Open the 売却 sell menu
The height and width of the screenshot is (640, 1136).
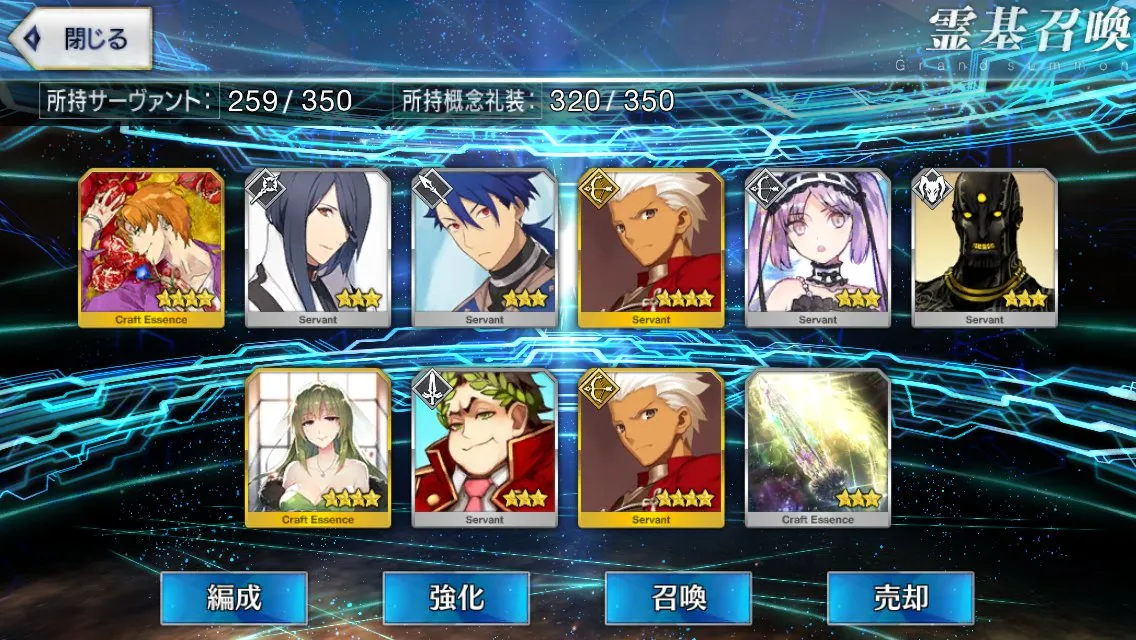900,598
